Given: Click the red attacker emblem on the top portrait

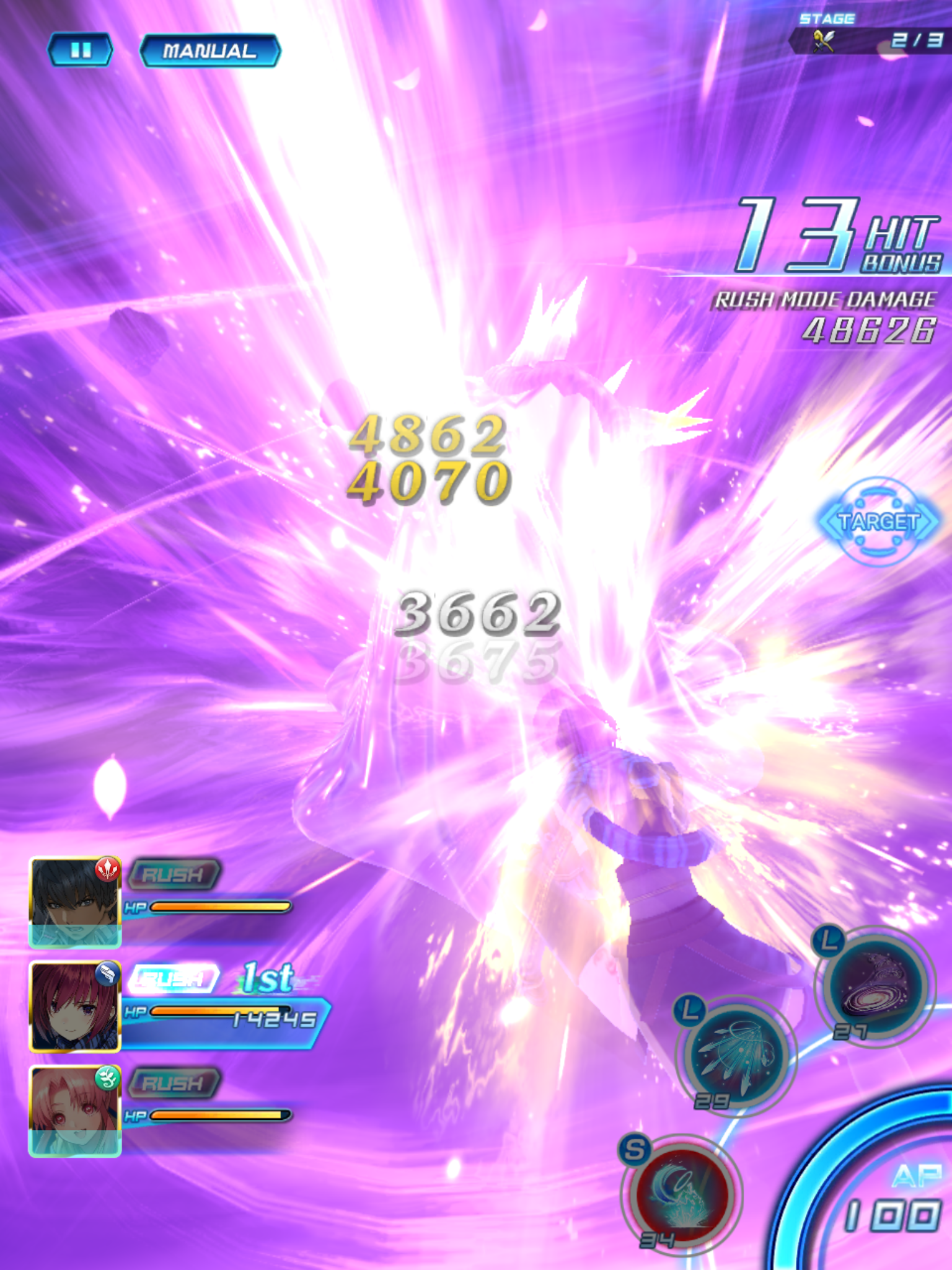Looking at the screenshot, I should [x=107, y=871].
